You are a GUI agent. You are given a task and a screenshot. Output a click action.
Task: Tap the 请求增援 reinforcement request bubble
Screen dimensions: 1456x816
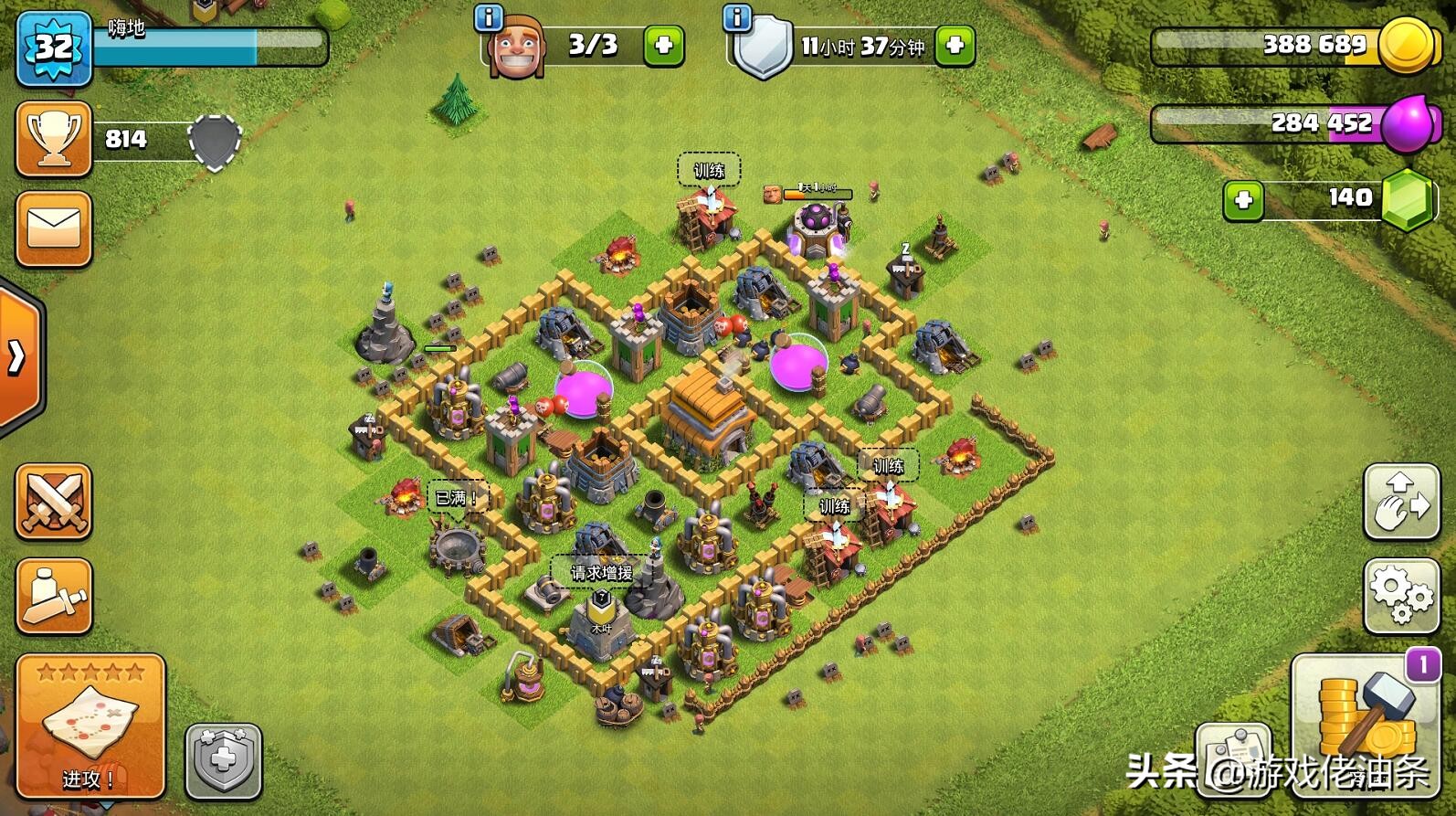[601, 573]
